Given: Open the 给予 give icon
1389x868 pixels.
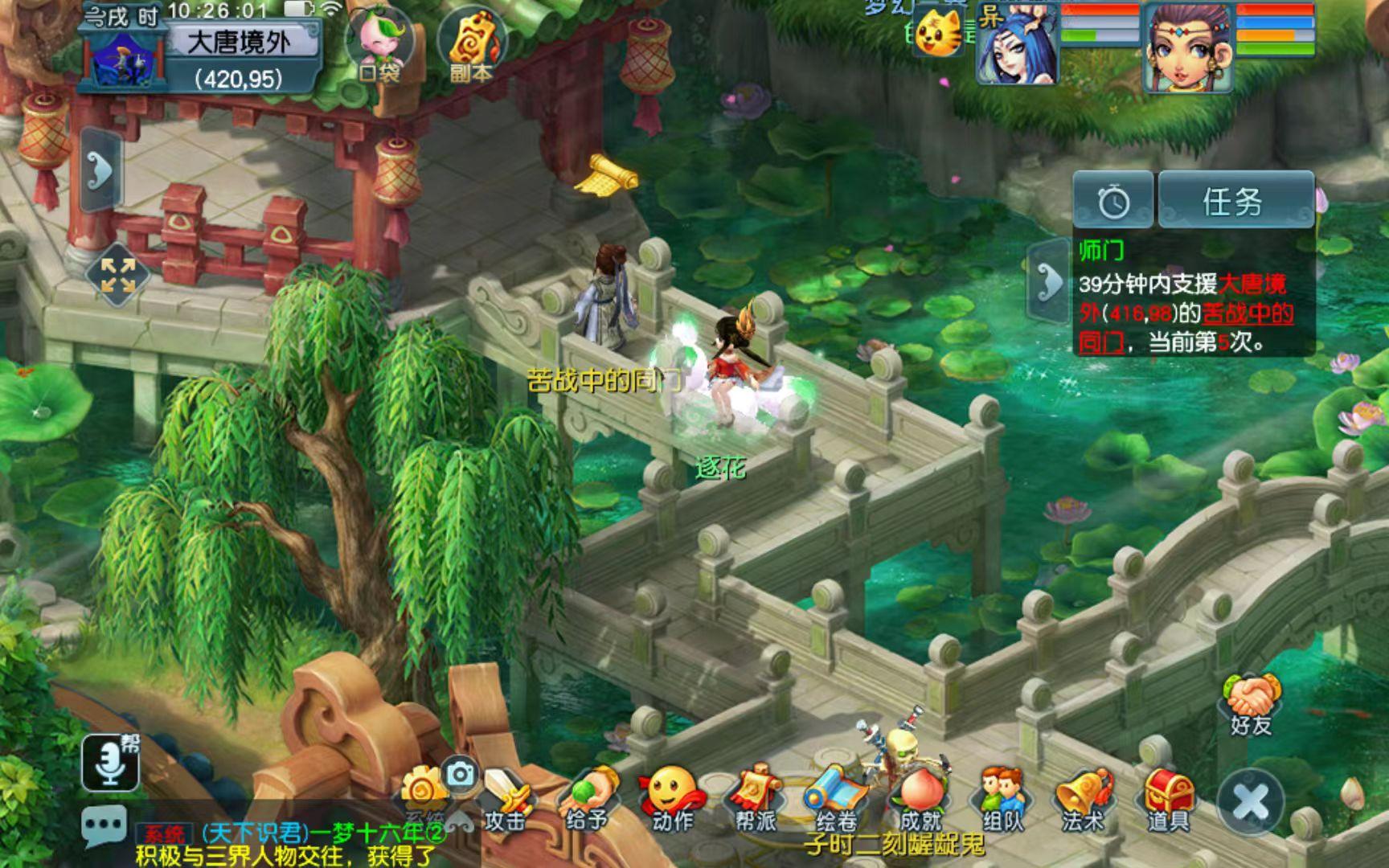Looking at the screenshot, I should click(x=588, y=799).
